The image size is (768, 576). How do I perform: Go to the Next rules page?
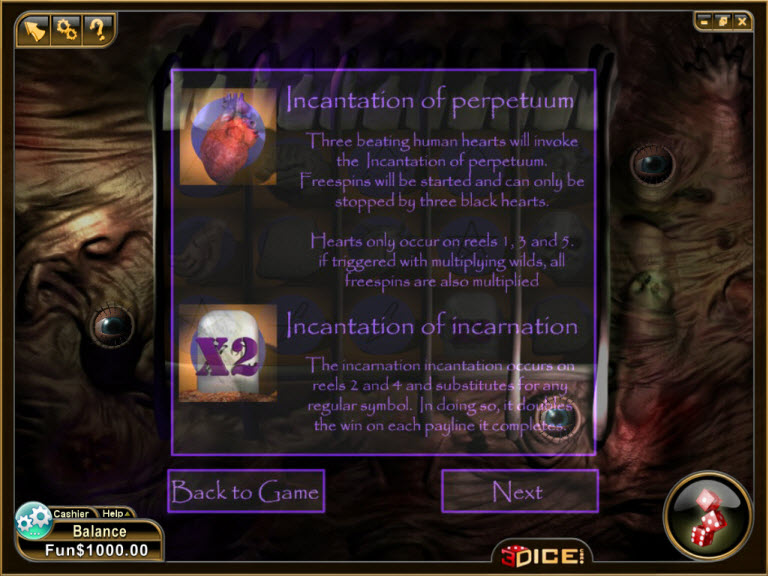point(519,491)
